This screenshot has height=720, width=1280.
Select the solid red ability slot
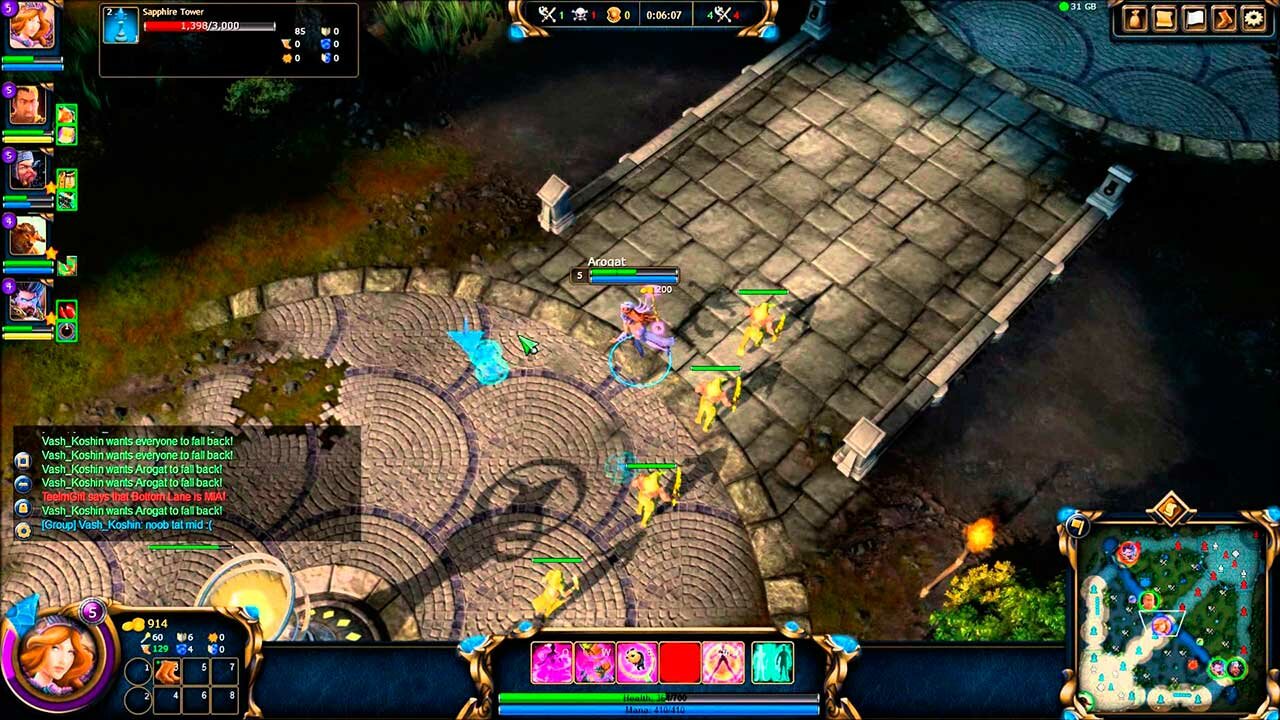point(680,663)
